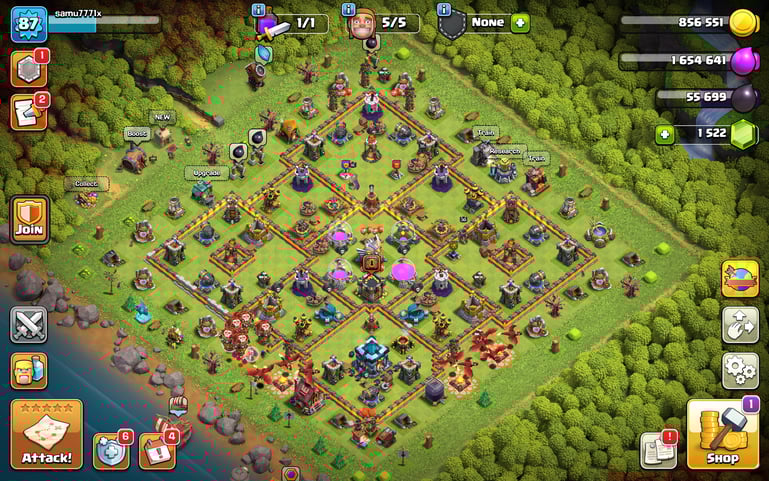Open the grey hexagon league icon

pyautogui.click(x=28, y=68)
